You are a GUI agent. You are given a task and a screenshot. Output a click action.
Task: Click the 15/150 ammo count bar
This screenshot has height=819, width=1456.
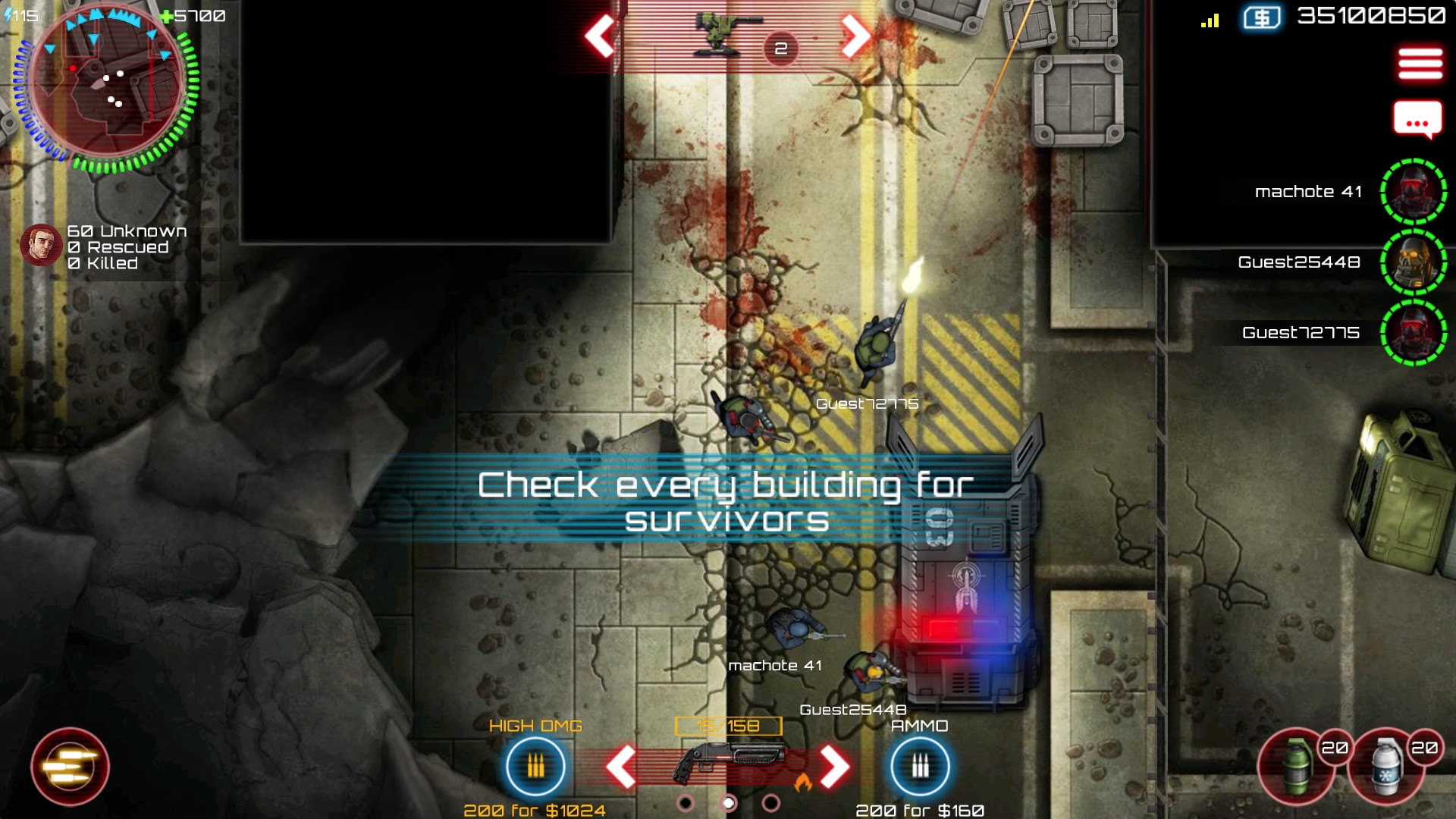tap(726, 725)
